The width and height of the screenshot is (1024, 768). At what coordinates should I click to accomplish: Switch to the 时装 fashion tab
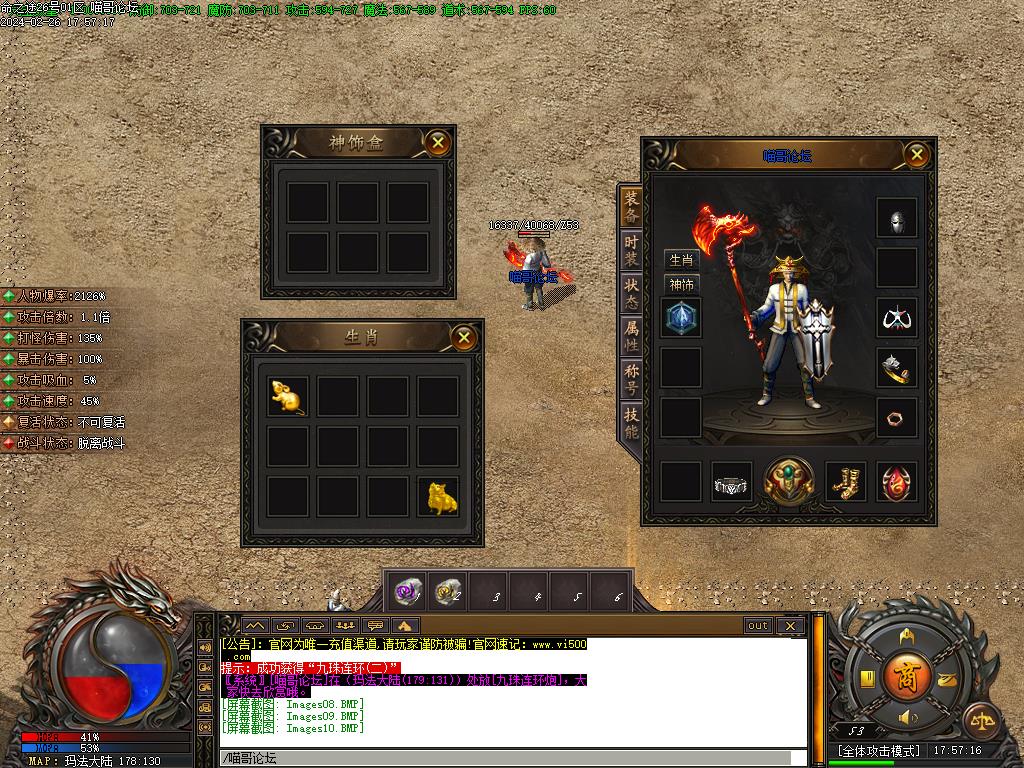[x=631, y=250]
